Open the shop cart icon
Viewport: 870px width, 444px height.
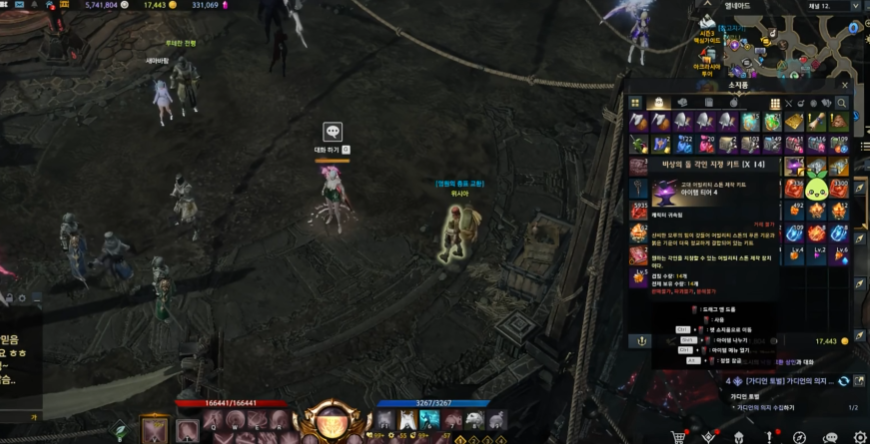[x=679, y=437]
